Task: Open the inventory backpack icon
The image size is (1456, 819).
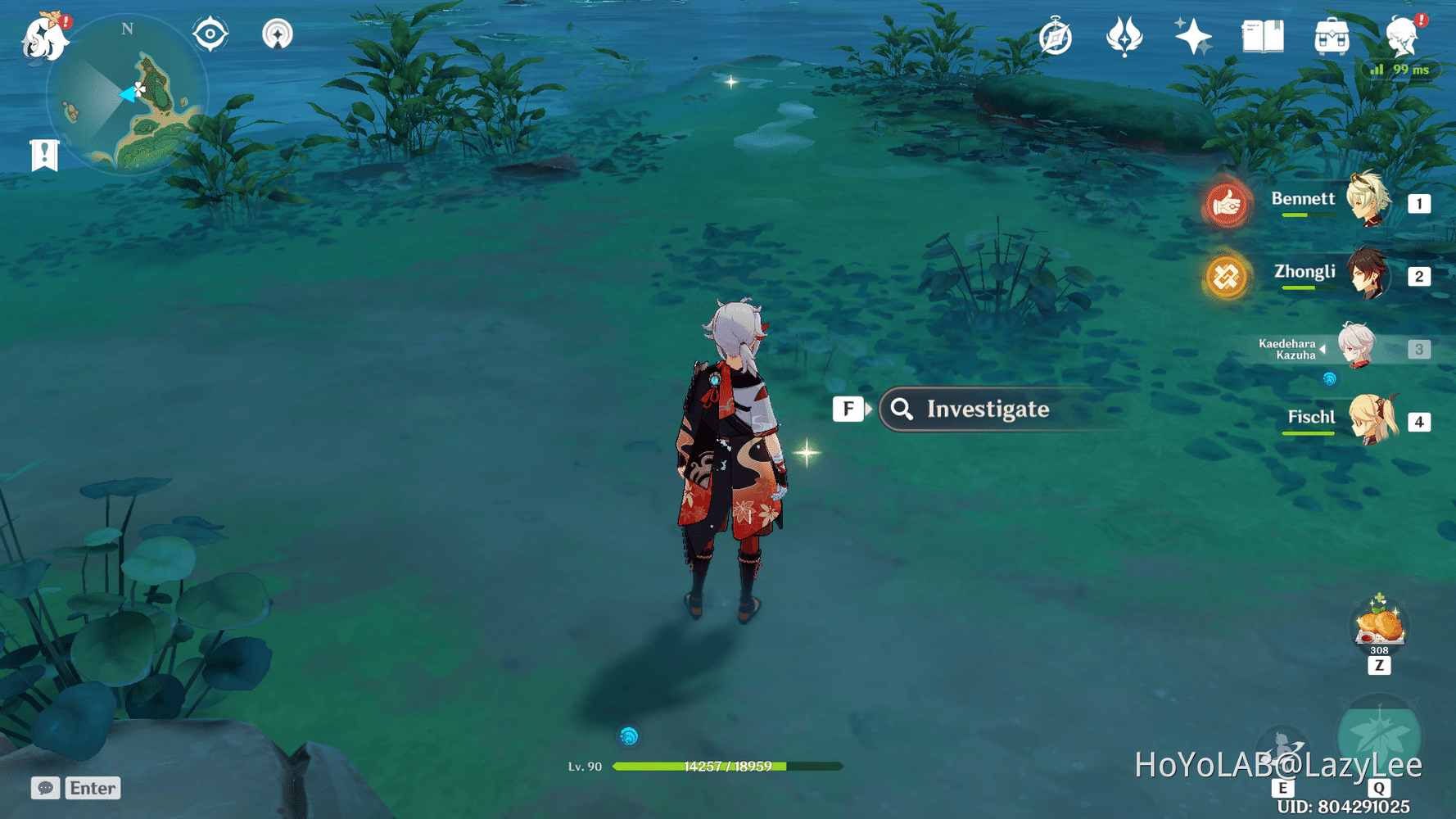Action: [1331, 36]
